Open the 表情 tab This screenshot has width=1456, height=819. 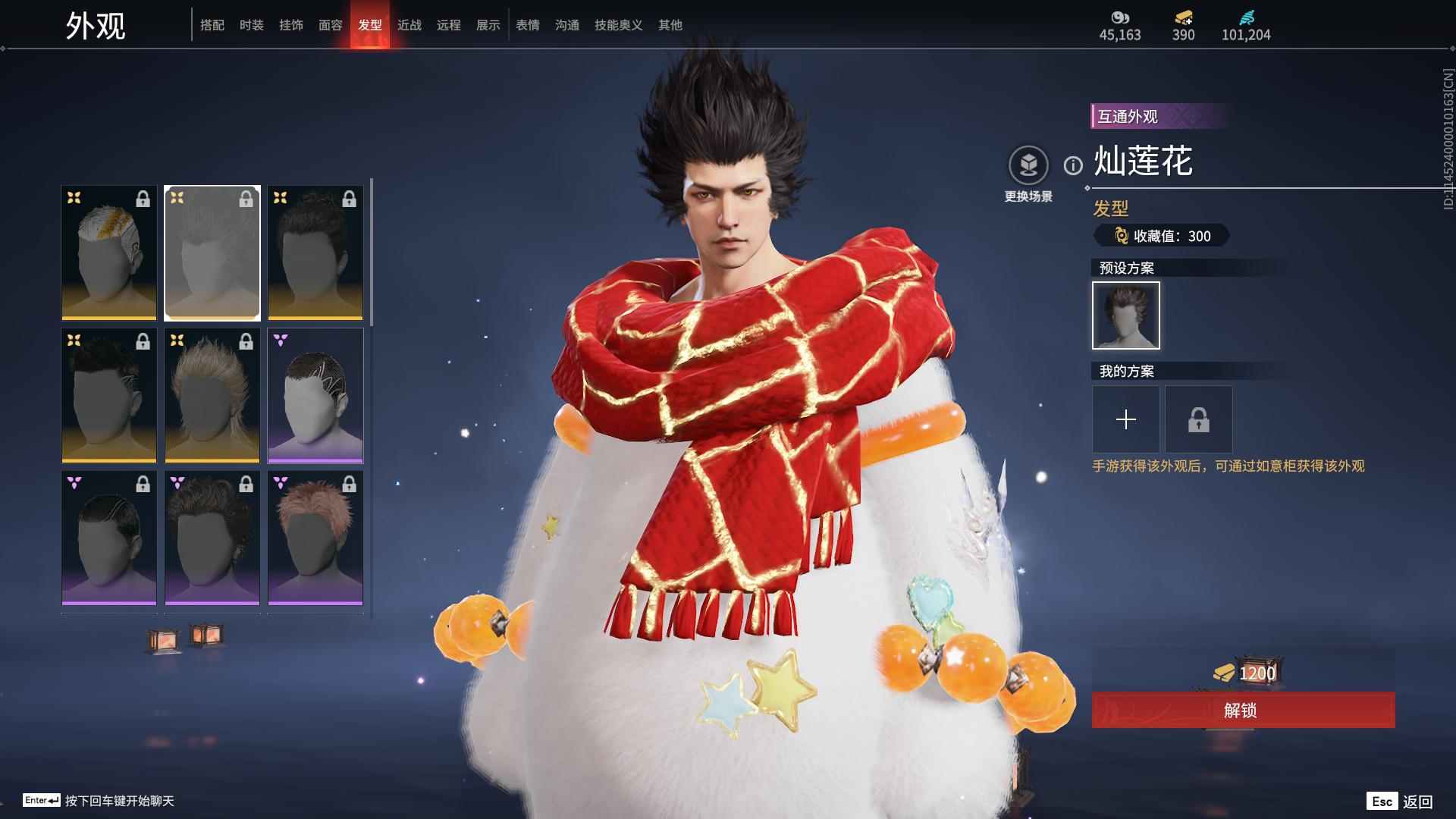click(528, 25)
